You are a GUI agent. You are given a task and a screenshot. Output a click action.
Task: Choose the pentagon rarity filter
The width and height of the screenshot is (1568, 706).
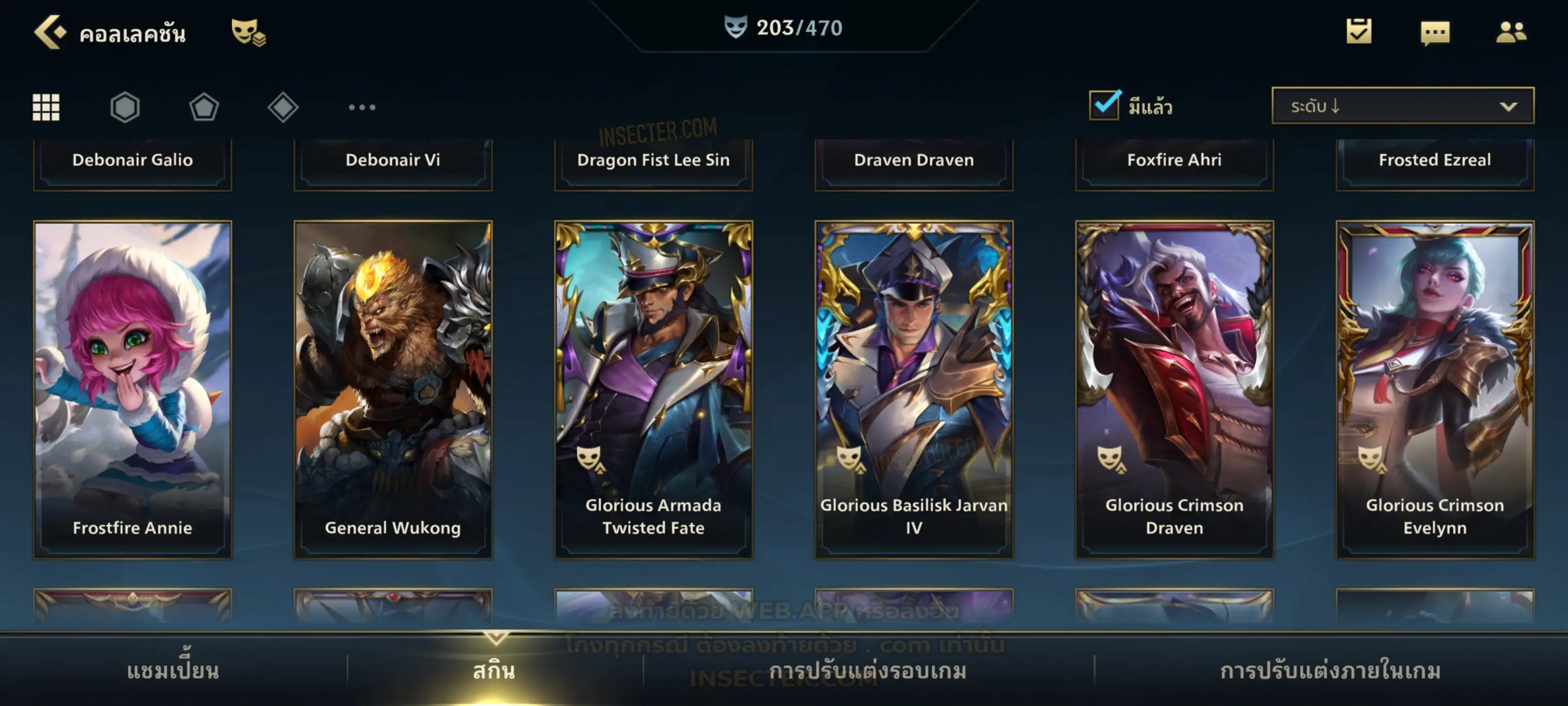pos(204,107)
